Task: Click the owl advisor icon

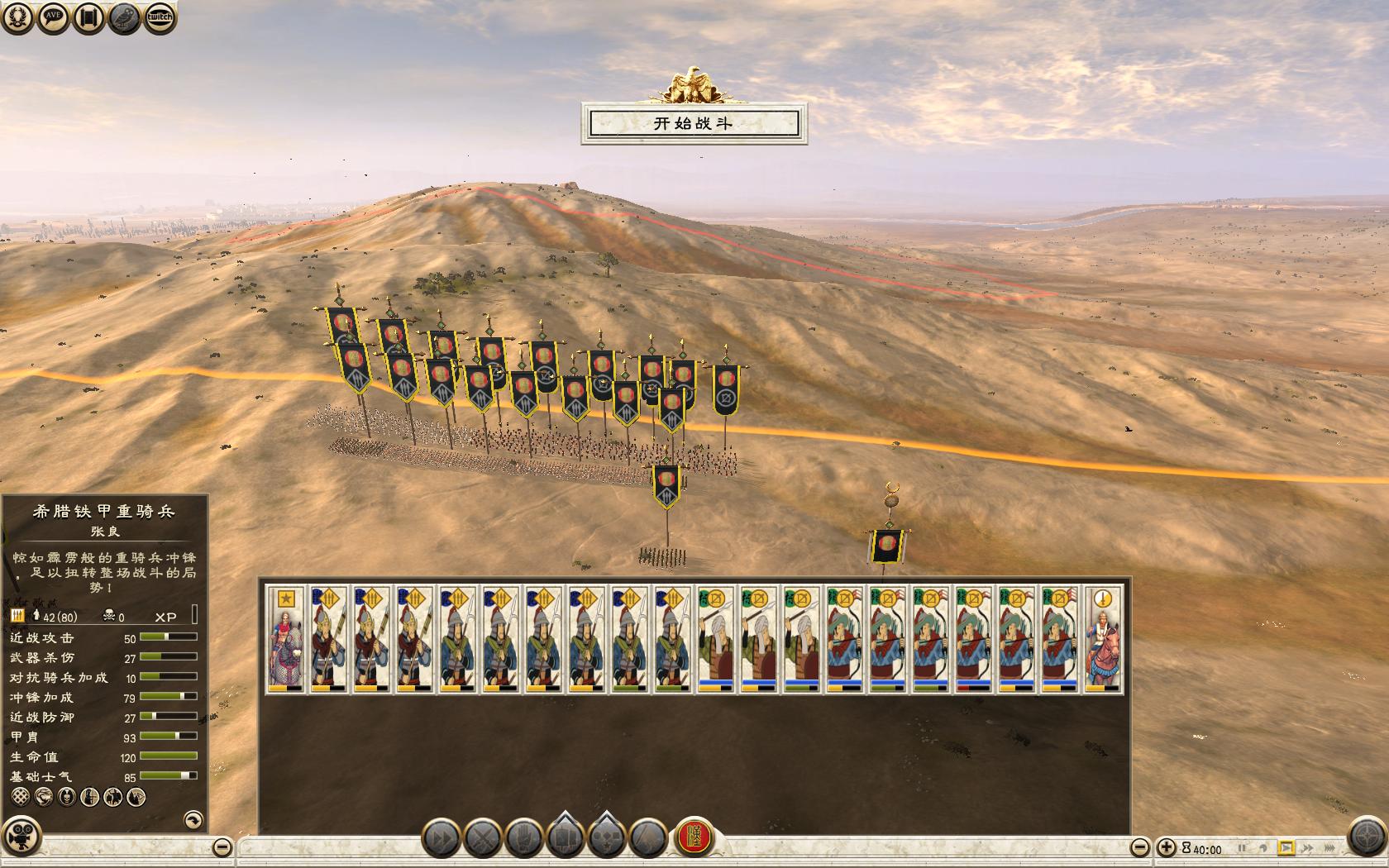Action: [124, 18]
